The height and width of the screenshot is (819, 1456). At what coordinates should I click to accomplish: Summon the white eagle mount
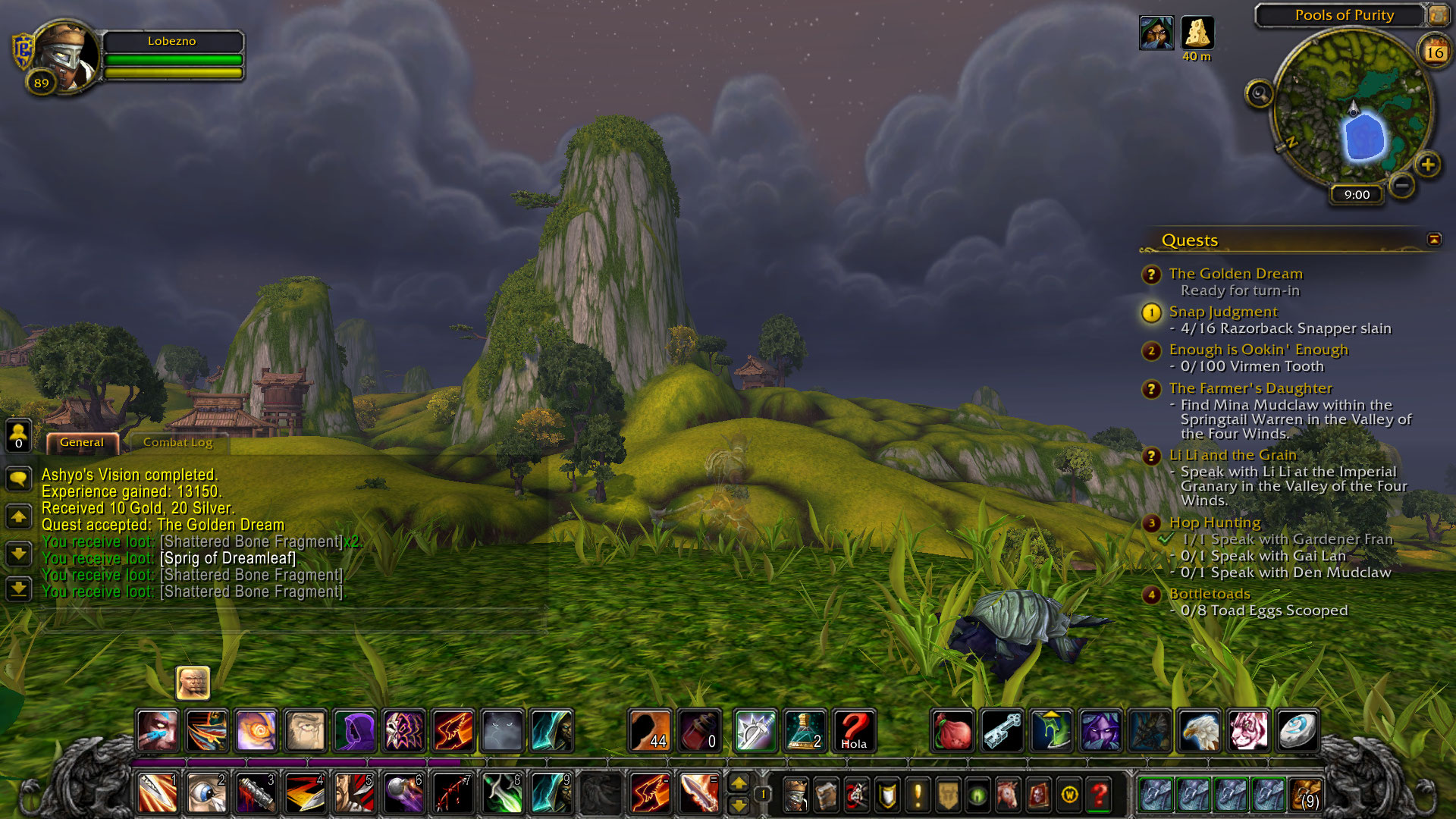tap(1200, 731)
